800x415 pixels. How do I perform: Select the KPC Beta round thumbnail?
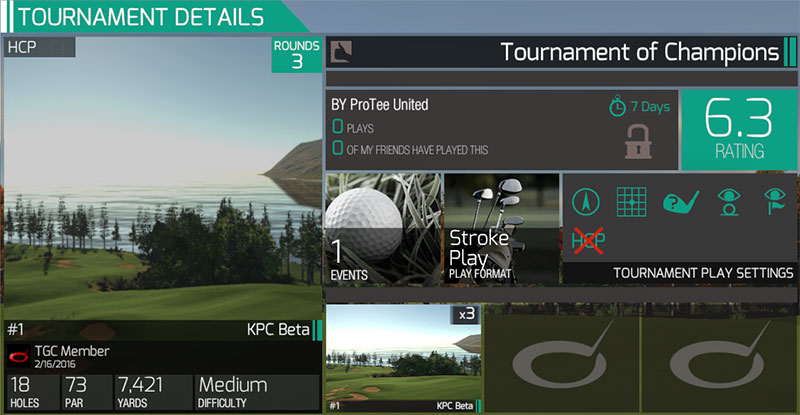403,360
